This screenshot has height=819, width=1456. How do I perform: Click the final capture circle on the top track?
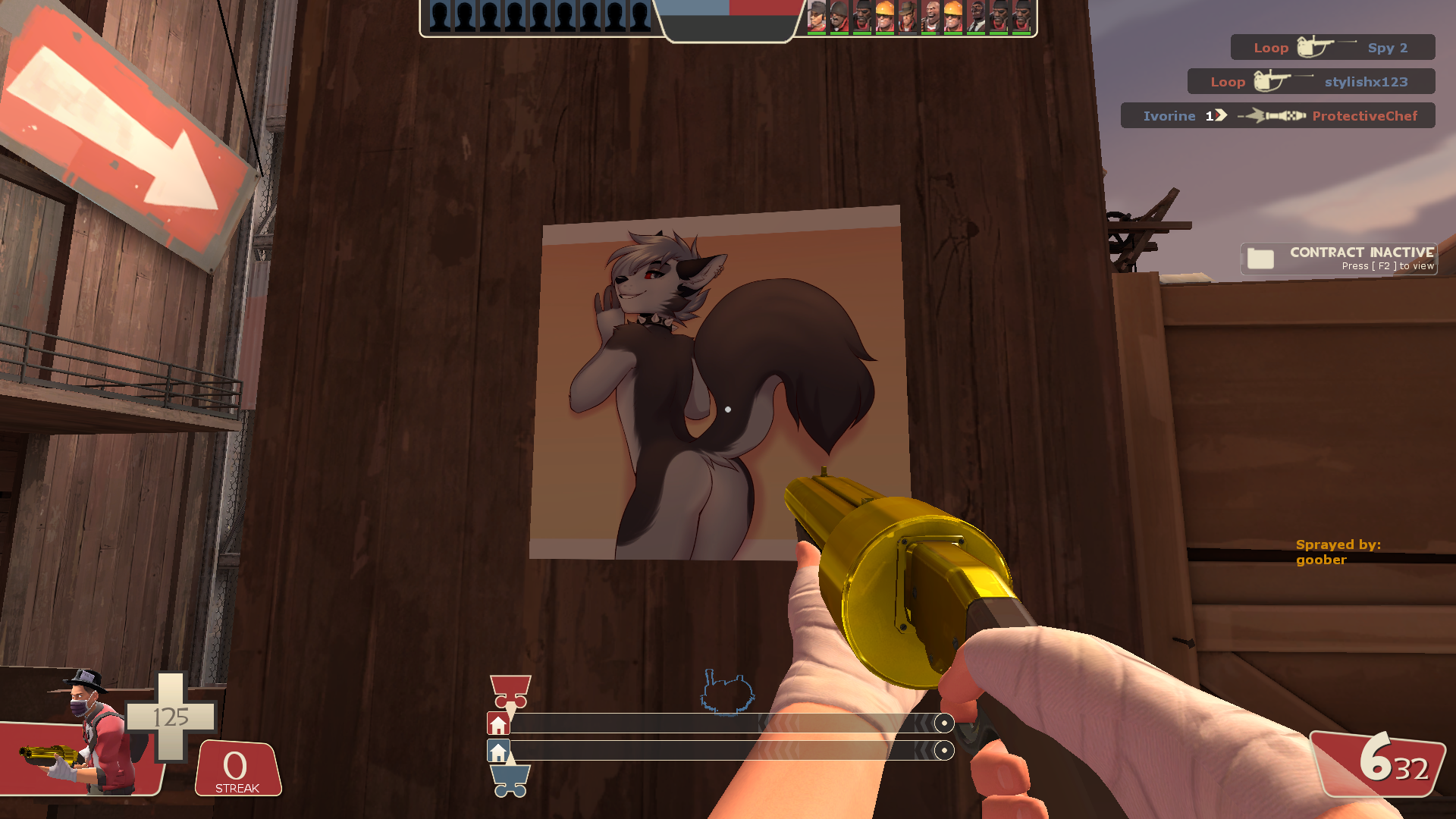click(x=945, y=723)
